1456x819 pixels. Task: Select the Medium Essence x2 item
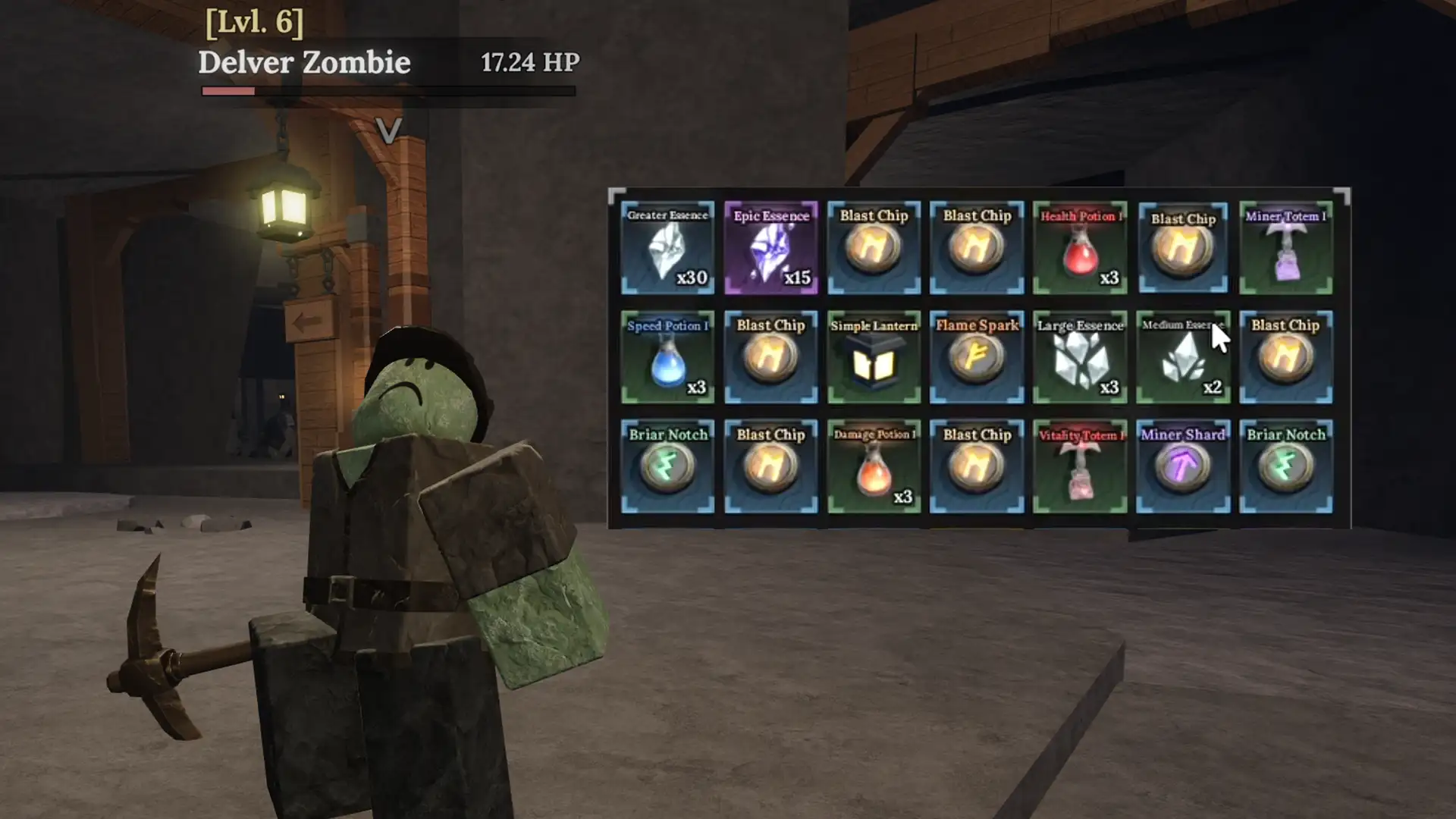tap(1183, 355)
